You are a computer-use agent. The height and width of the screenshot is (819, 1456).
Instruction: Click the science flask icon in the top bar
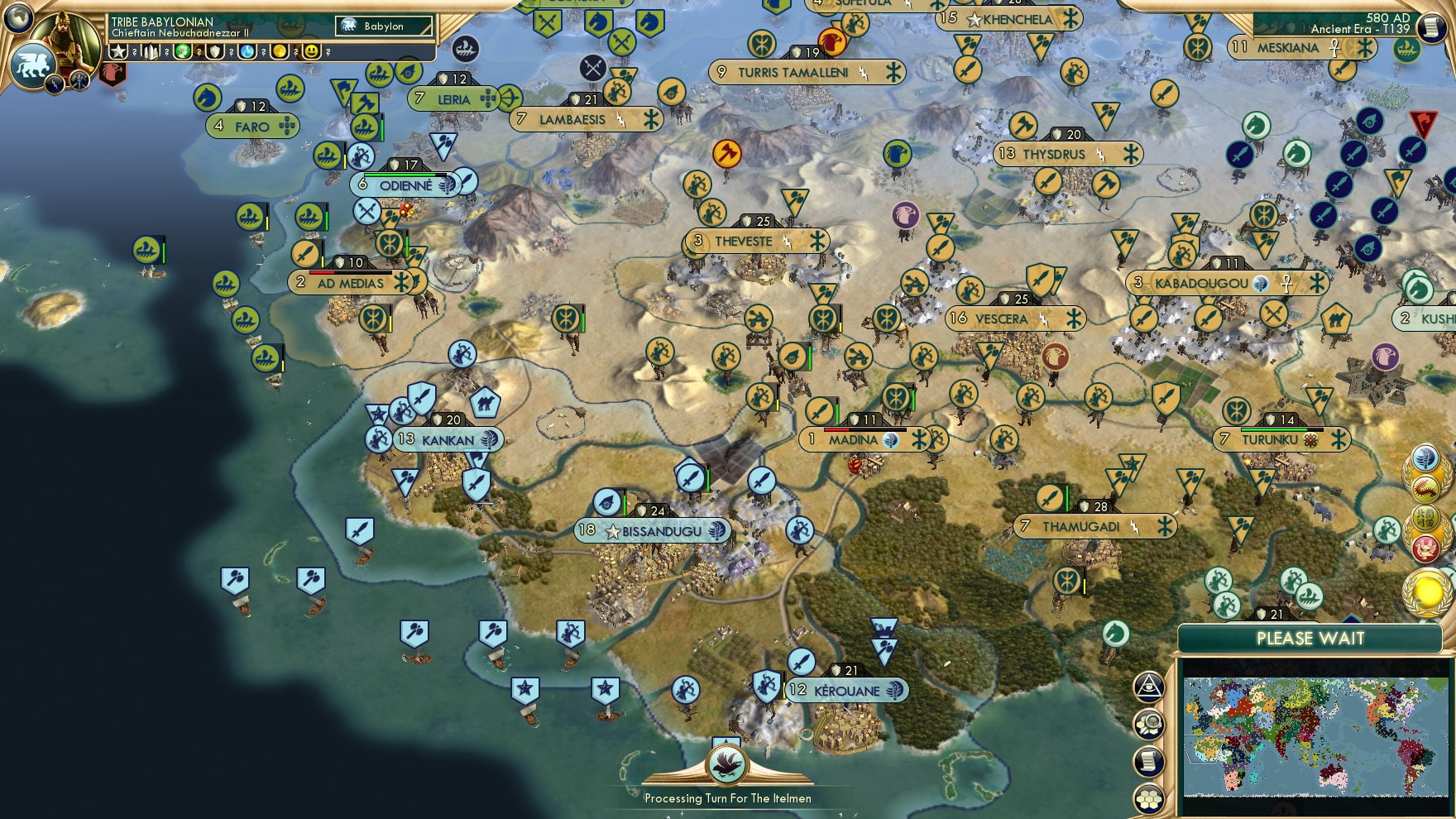click(245, 51)
